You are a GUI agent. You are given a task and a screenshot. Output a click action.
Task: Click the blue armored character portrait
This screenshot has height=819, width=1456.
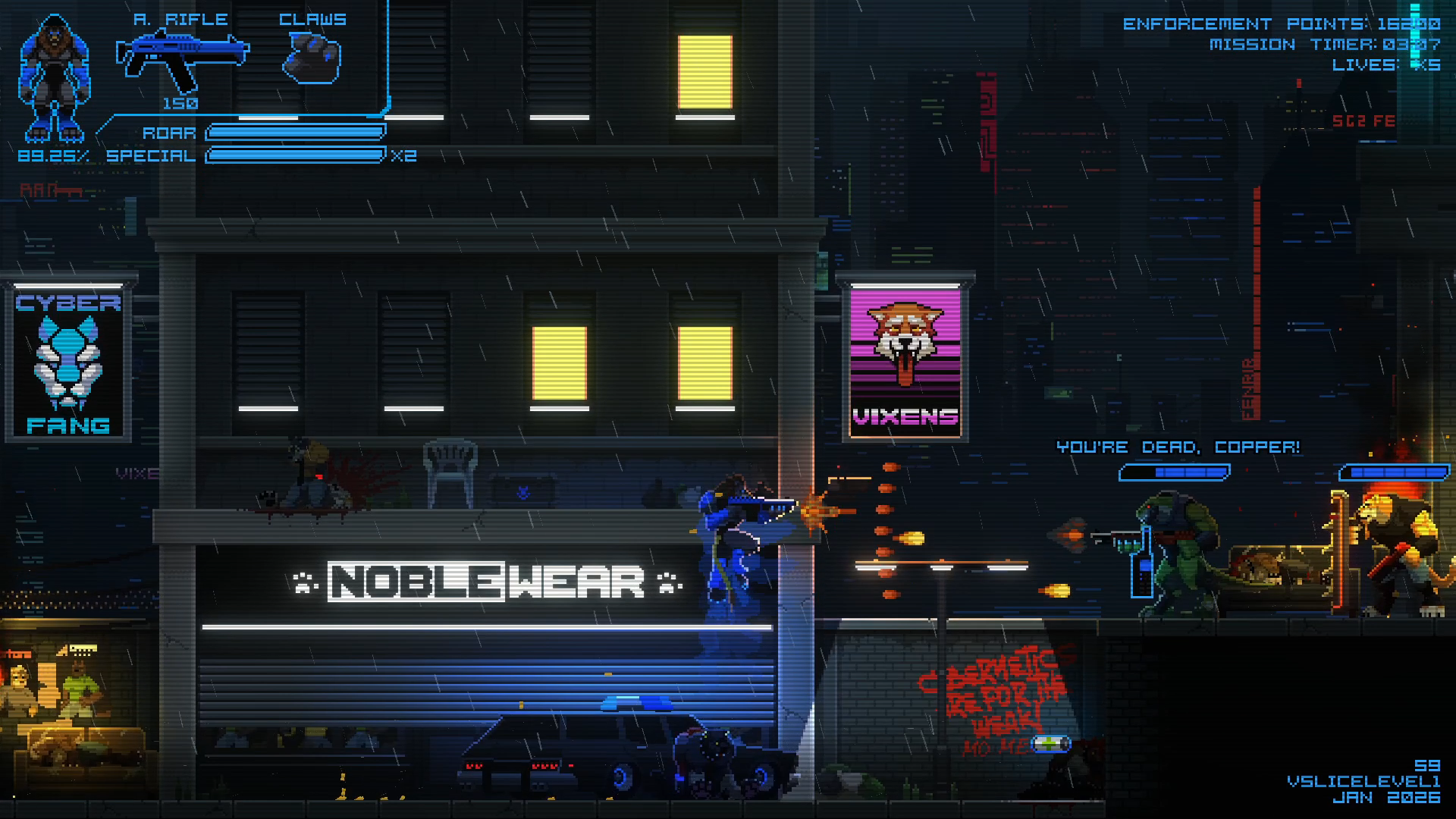coord(53,79)
